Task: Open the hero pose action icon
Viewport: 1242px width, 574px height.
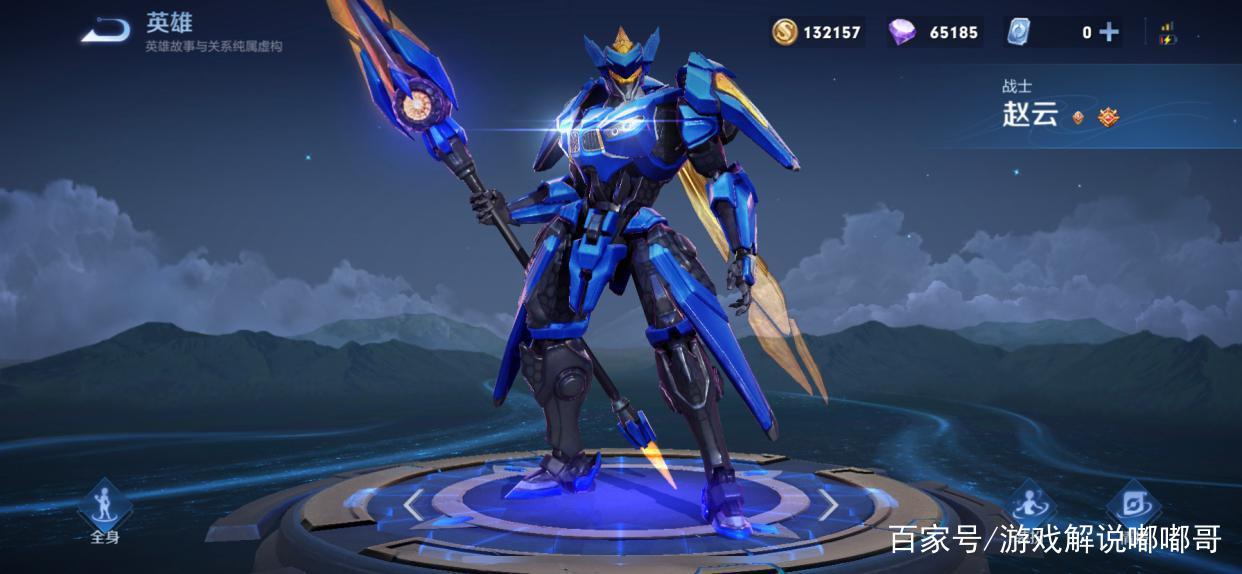Action: coord(1031,504)
